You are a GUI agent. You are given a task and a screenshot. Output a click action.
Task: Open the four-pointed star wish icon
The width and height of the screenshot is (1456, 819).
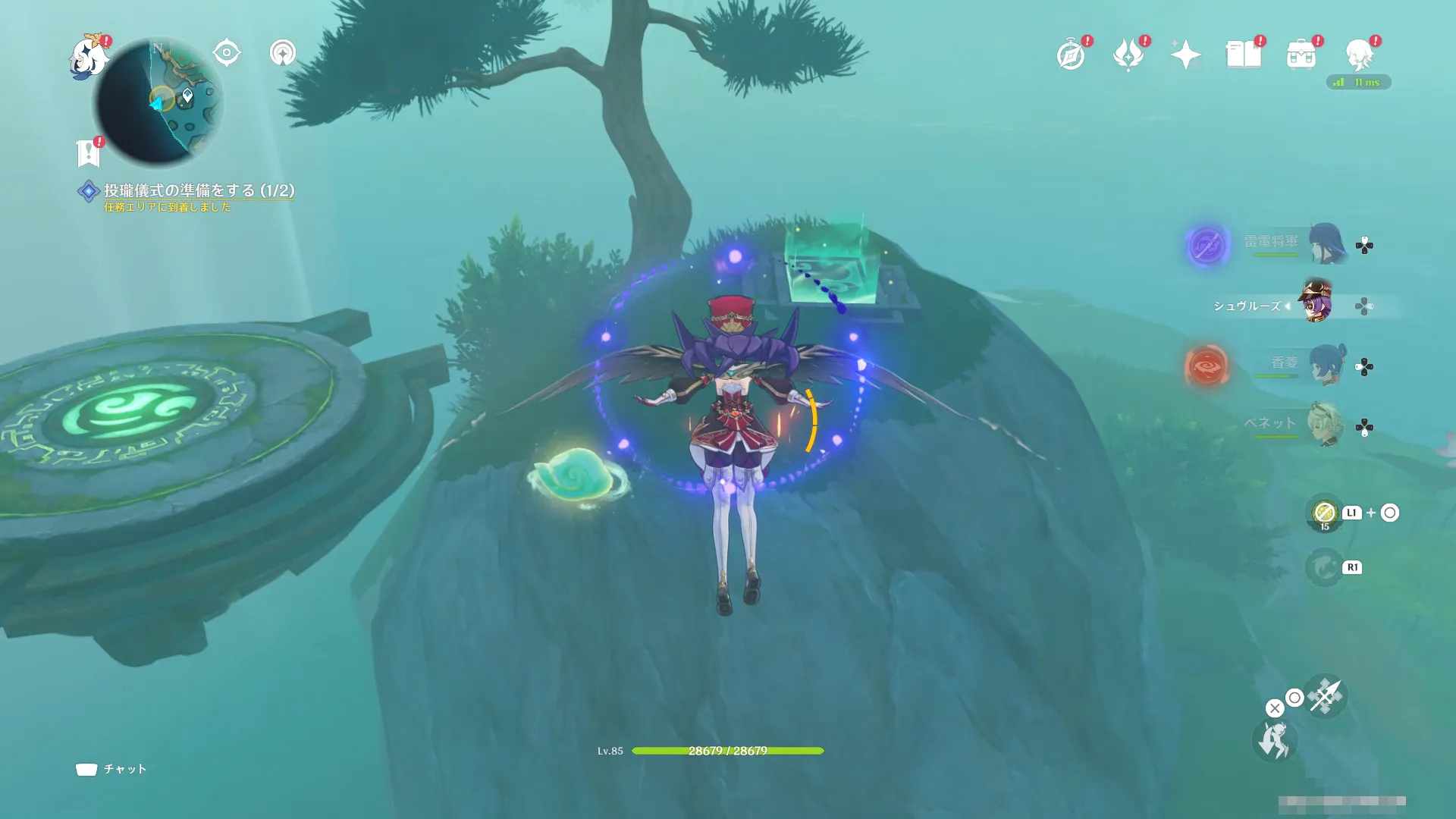click(1185, 55)
